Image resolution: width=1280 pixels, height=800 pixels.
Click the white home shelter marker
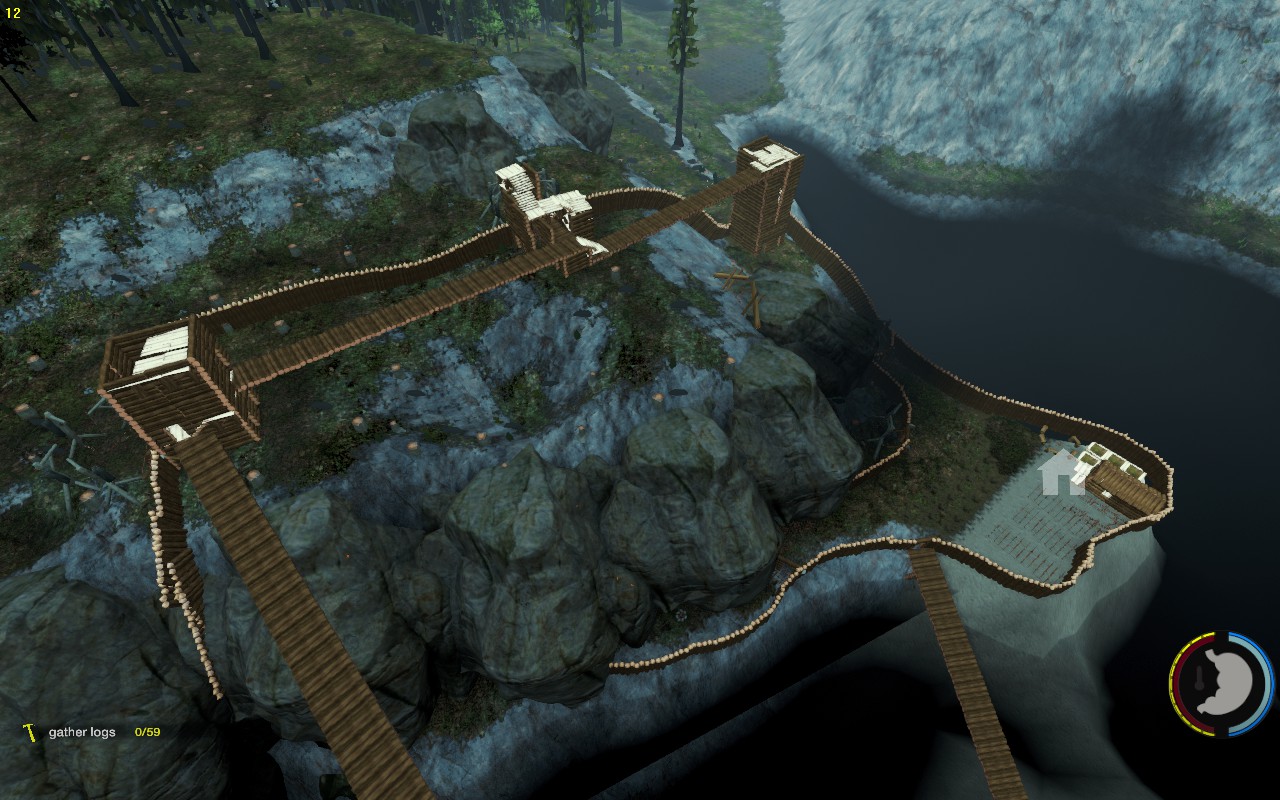click(x=1061, y=473)
